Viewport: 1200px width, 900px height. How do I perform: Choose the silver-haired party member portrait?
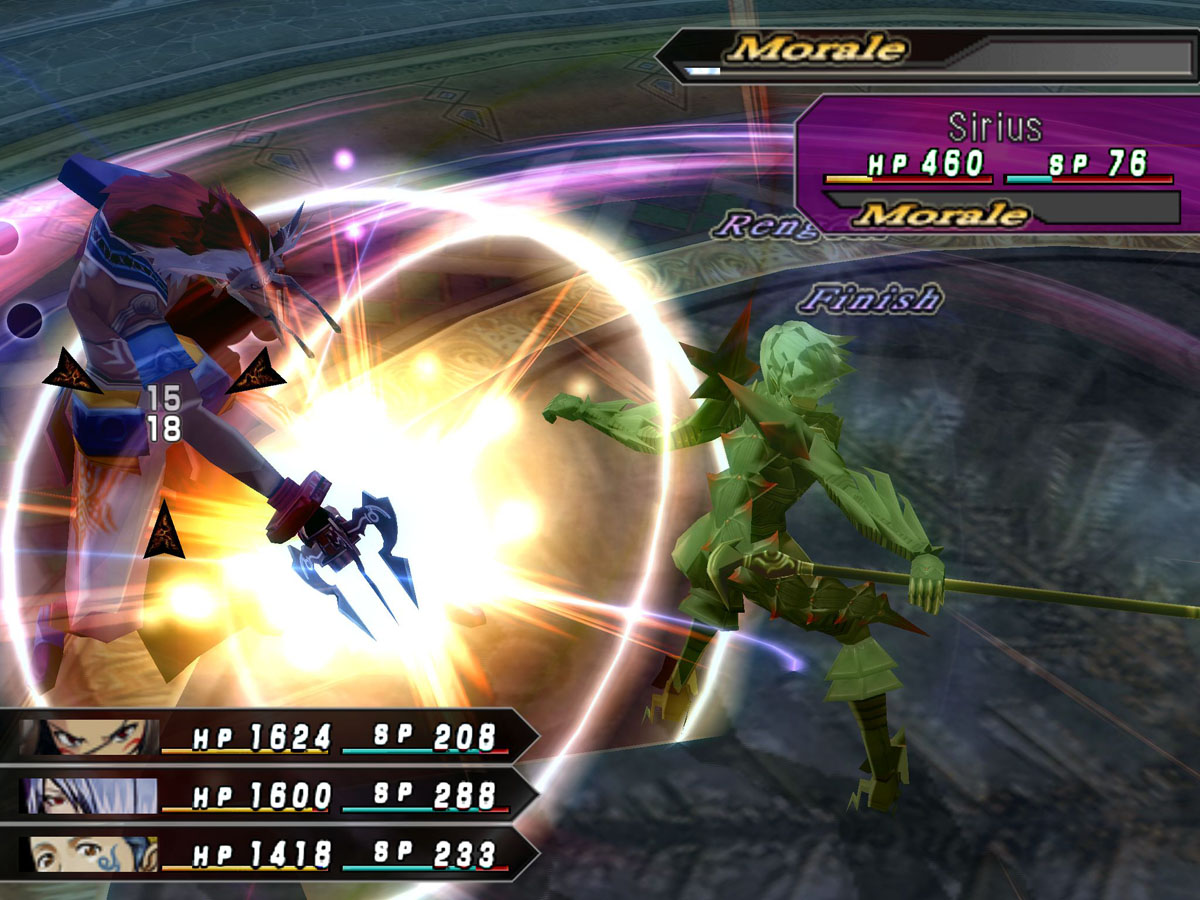[88, 796]
